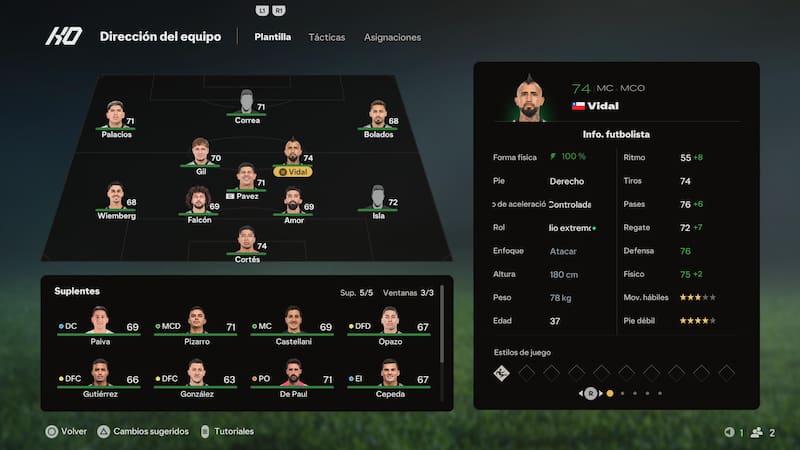Choose goalkeeper Cortés on the formation
Screen dimensions: 800x450
[x=247, y=244]
